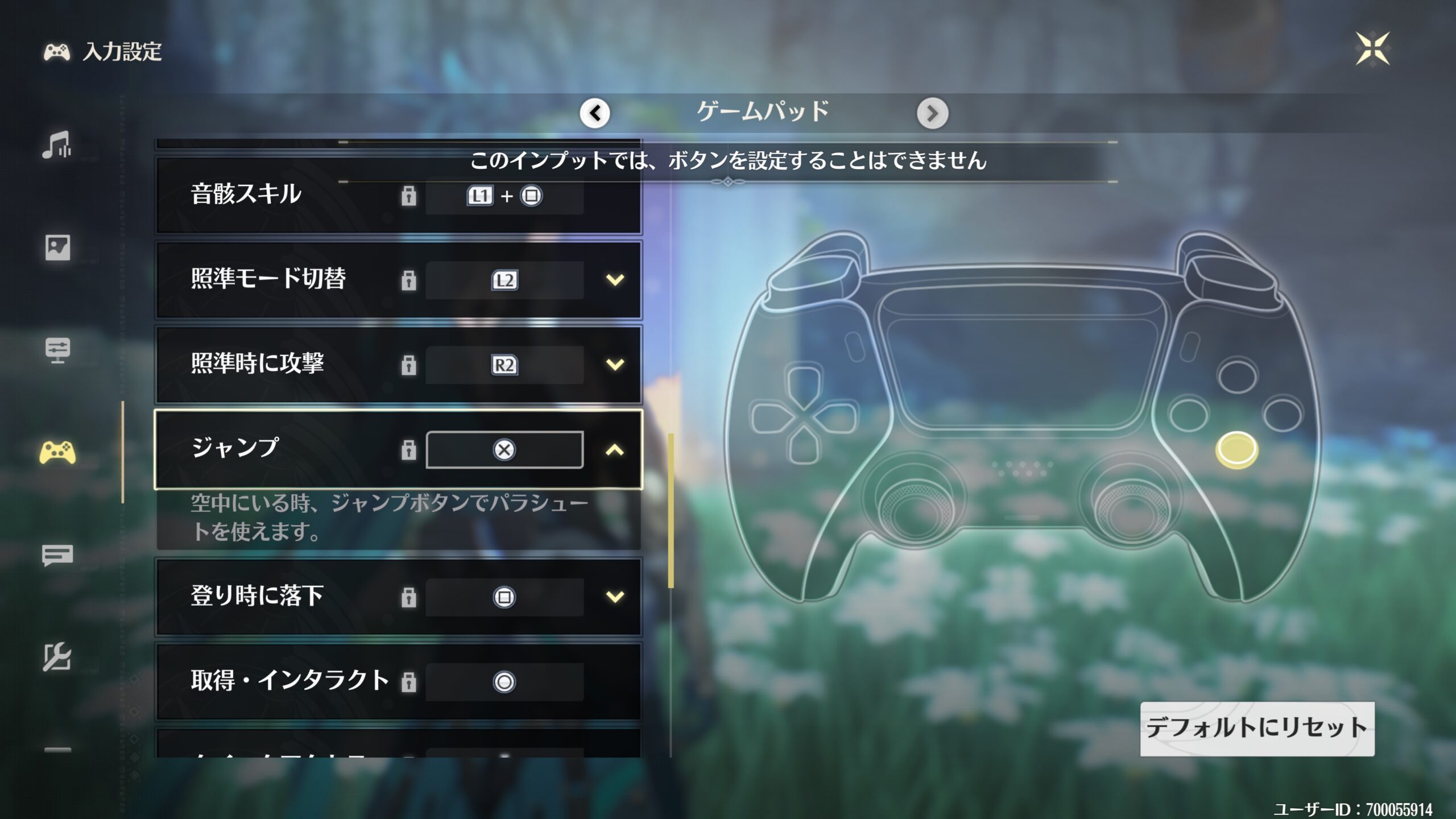The height and width of the screenshot is (819, 1456).
Task: Click the R2 binding for 照準時に攻撃
Action: (x=504, y=365)
